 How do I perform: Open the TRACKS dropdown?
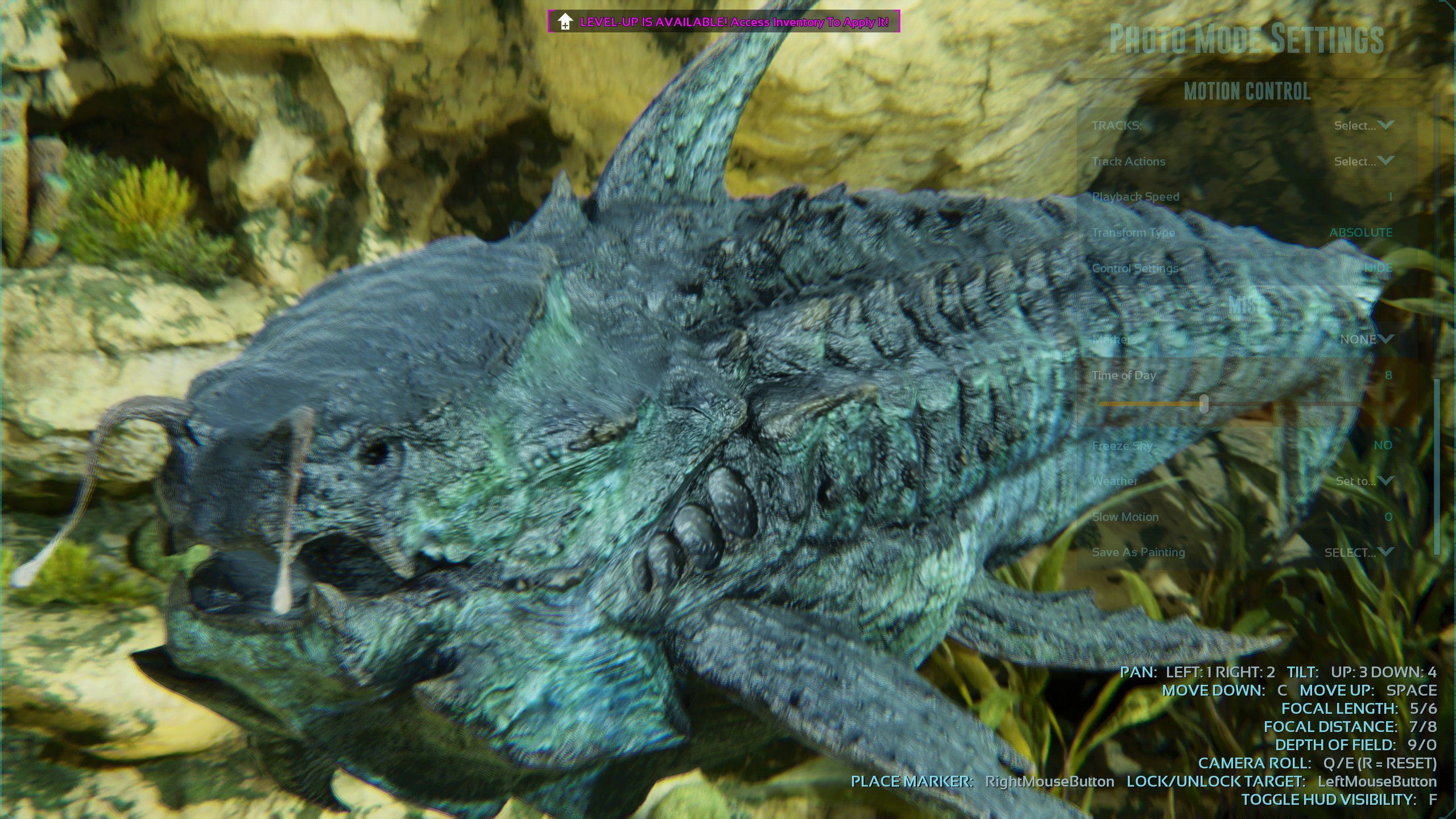(x=1363, y=126)
